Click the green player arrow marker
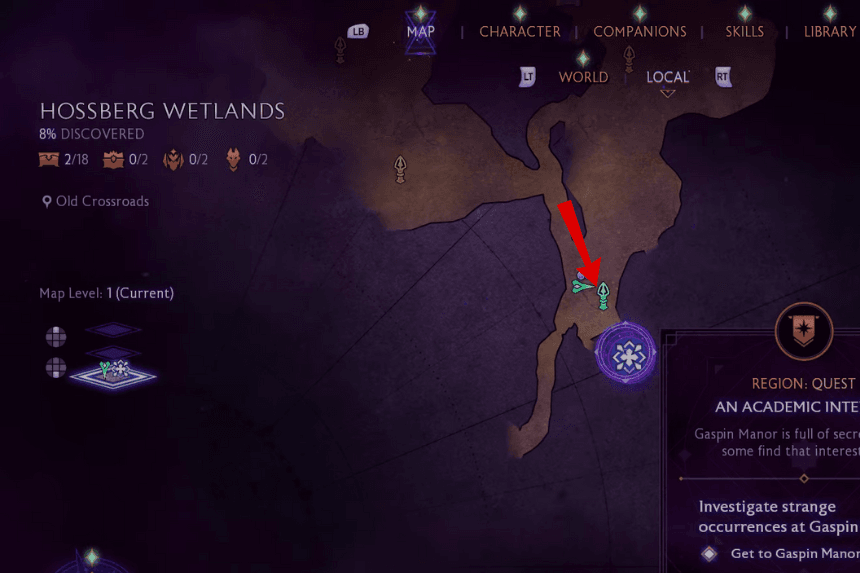This screenshot has width=860, height=573. point(582,286)
